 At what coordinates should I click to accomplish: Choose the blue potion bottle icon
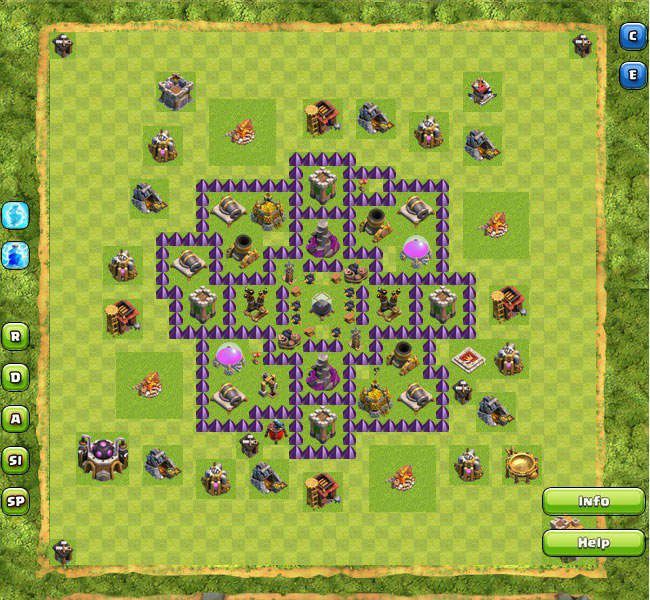pyautogui.click(x=15, y=254)
